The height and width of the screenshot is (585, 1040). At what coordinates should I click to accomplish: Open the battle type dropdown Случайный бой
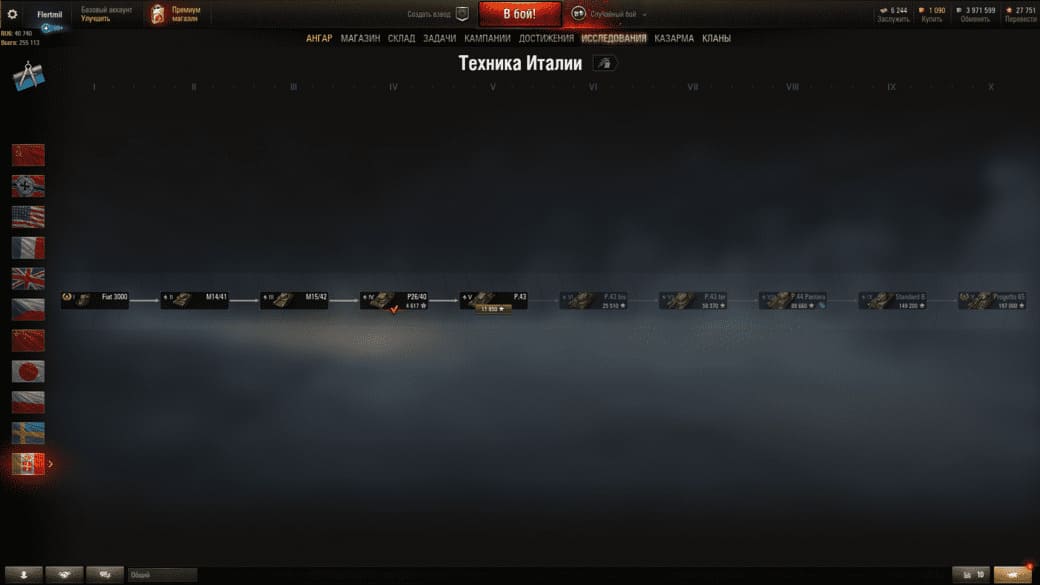(612, 14)
